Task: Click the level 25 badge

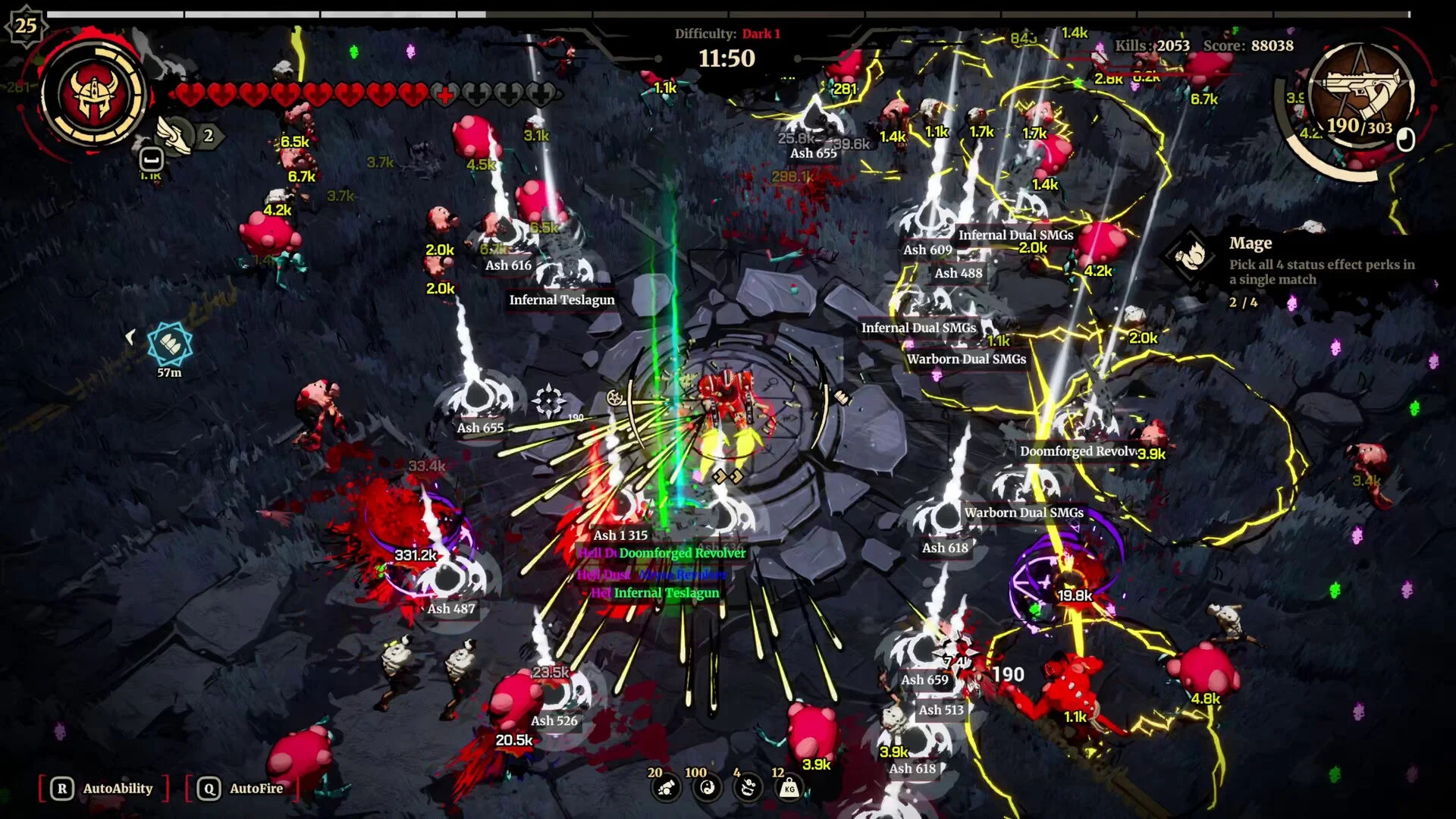Action: coord(26,25)
